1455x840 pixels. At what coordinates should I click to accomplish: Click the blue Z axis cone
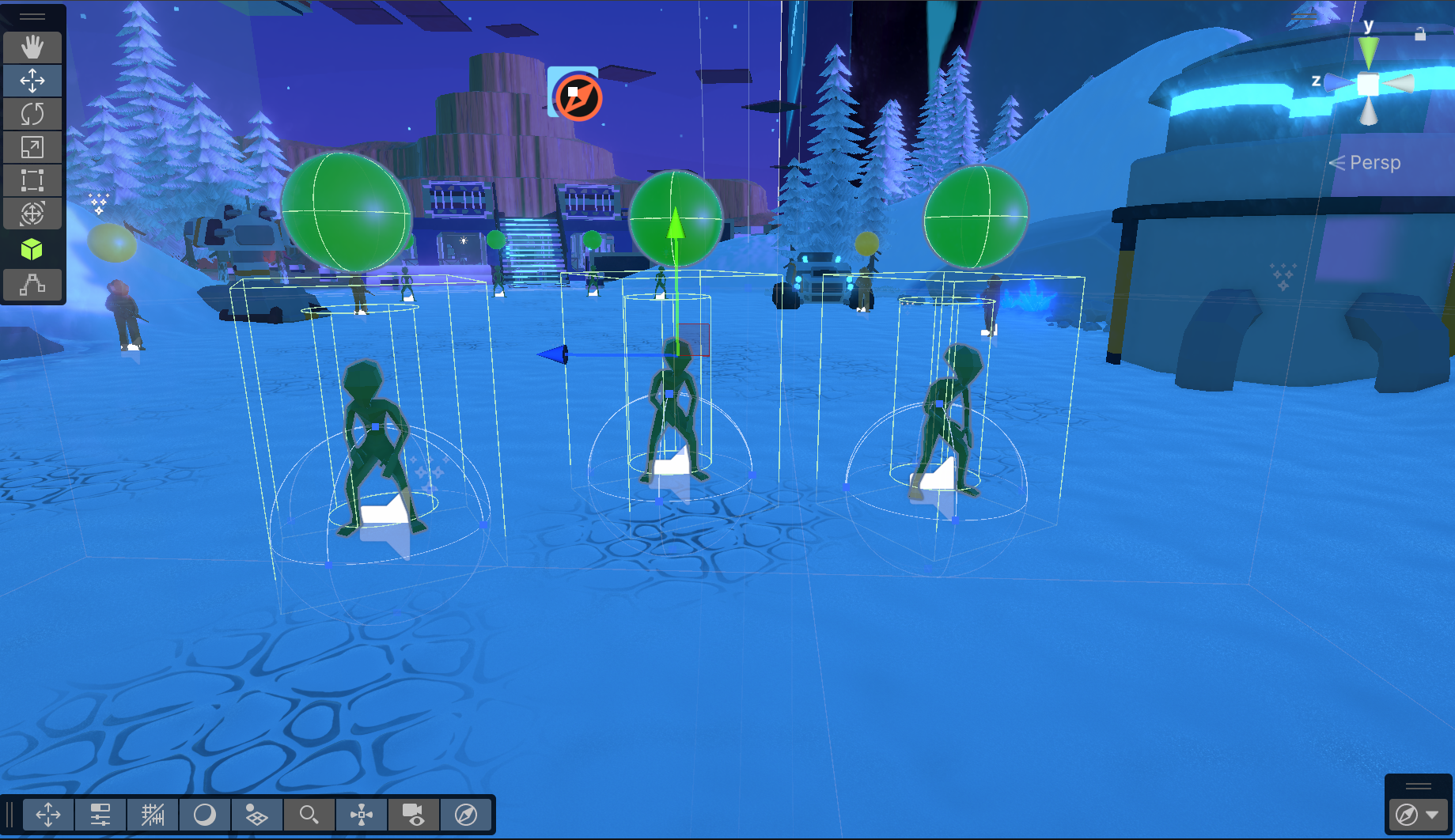click(x=1339, y=82)
